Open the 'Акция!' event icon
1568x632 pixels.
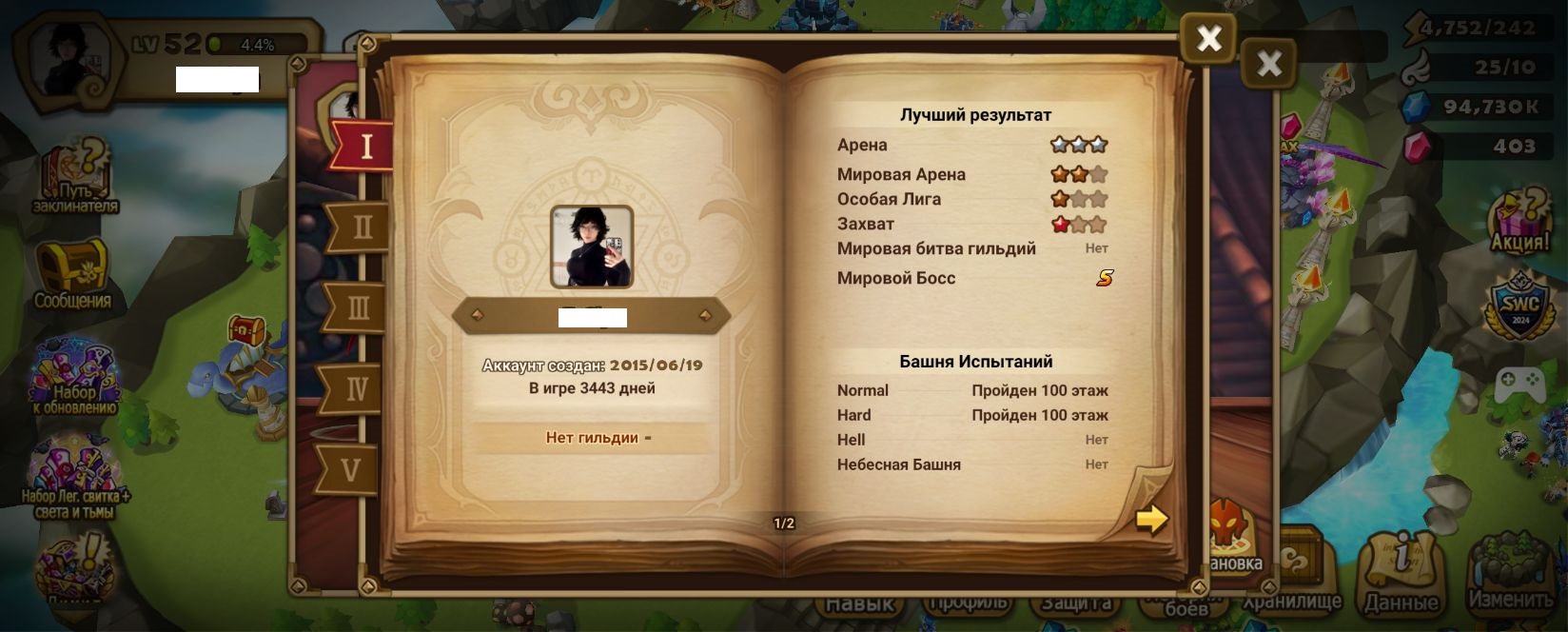click(1519, 221)
